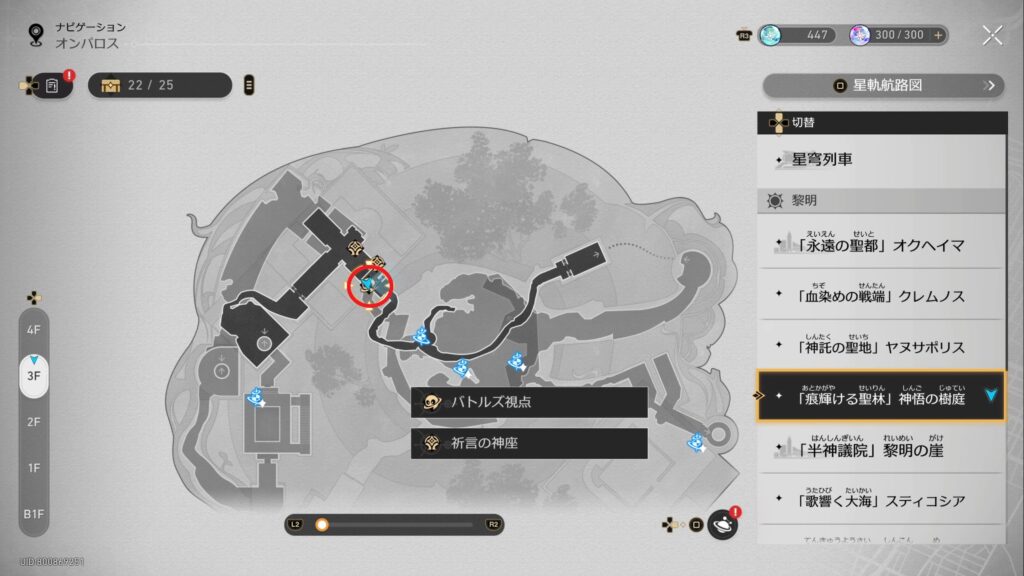Close the map with the X button

(991, 35)
